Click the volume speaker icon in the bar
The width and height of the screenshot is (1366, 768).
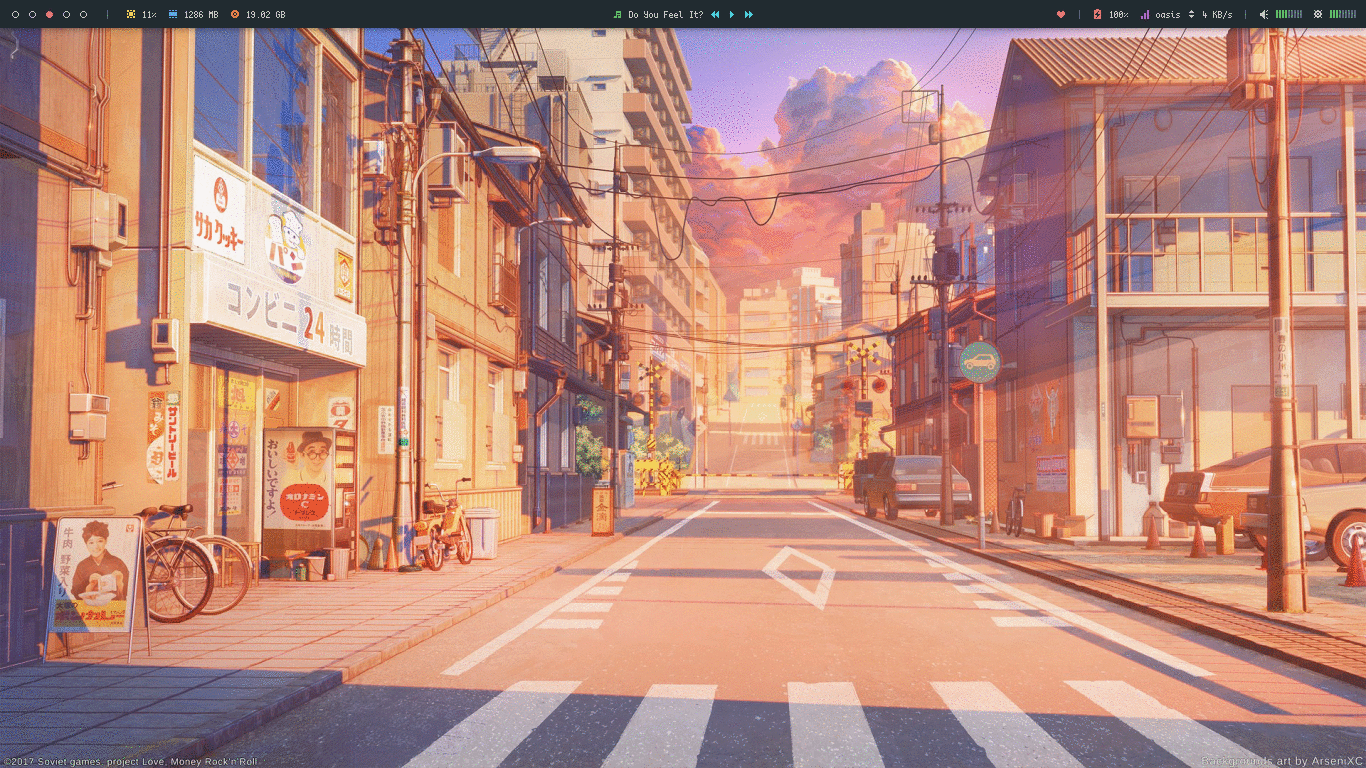pos(1263,14)
